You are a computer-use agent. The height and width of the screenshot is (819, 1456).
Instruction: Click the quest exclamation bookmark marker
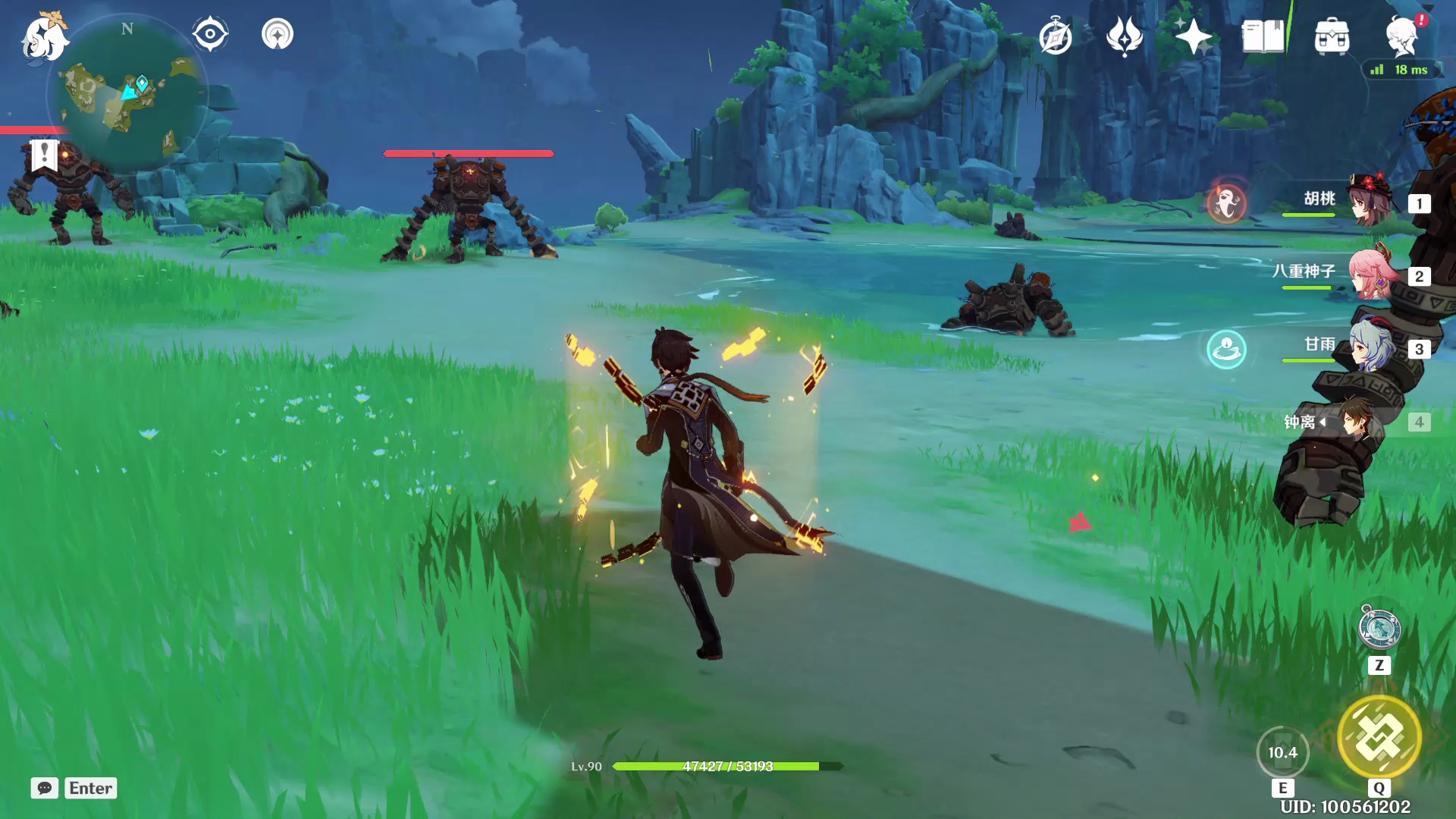tap(44, 155)
